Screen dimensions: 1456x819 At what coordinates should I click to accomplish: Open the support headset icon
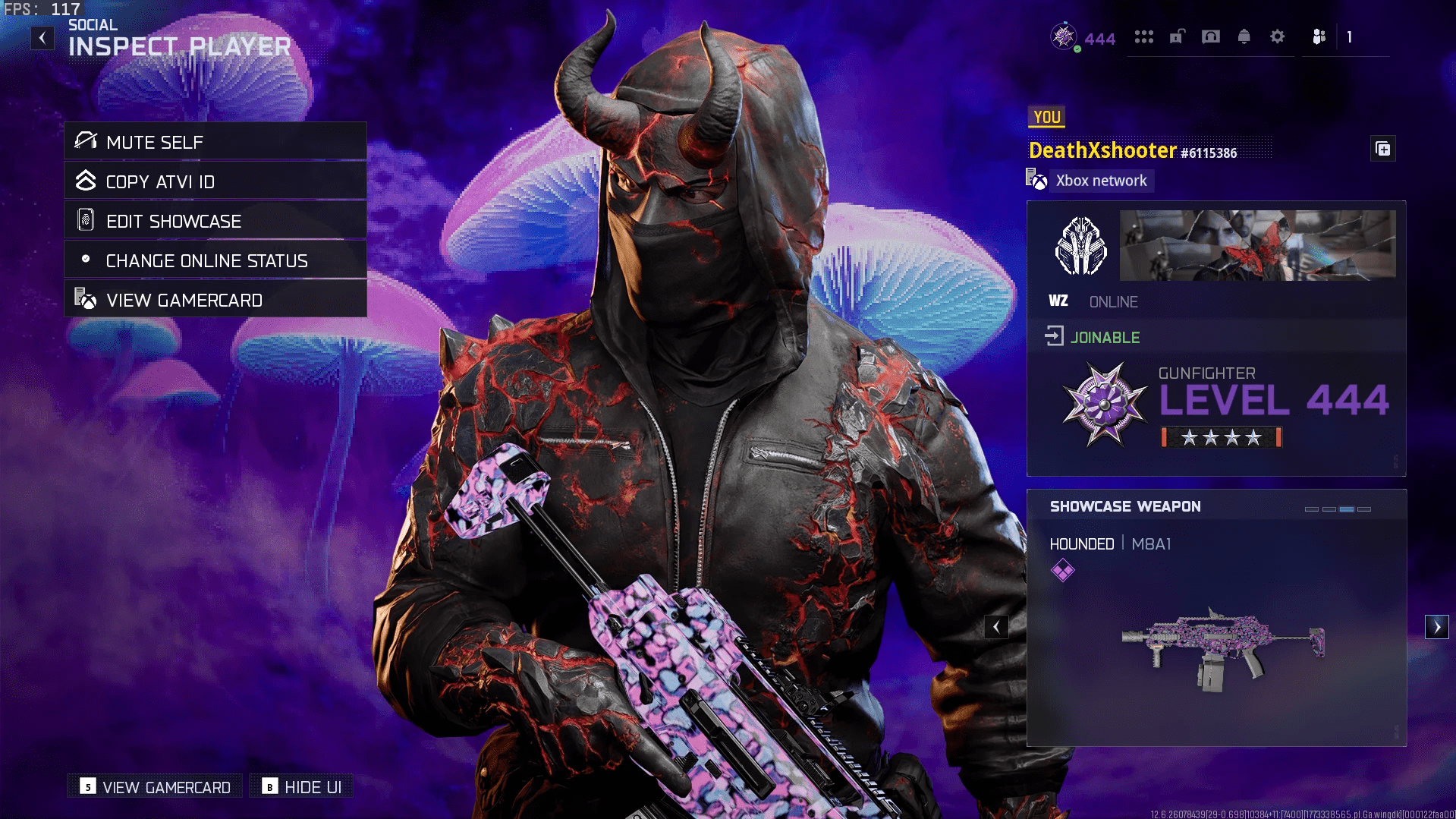tap(1210, 37)
